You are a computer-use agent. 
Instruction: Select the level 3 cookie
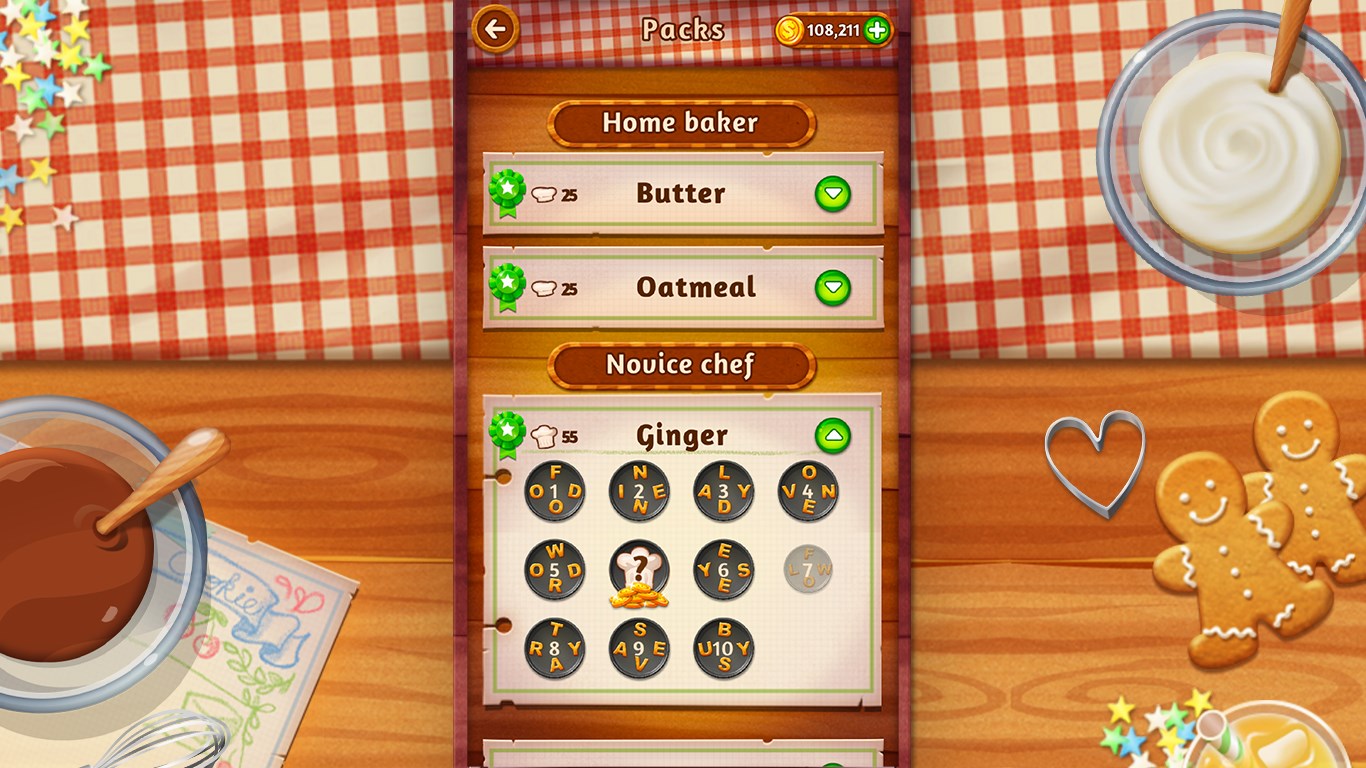tap(725, 490)
